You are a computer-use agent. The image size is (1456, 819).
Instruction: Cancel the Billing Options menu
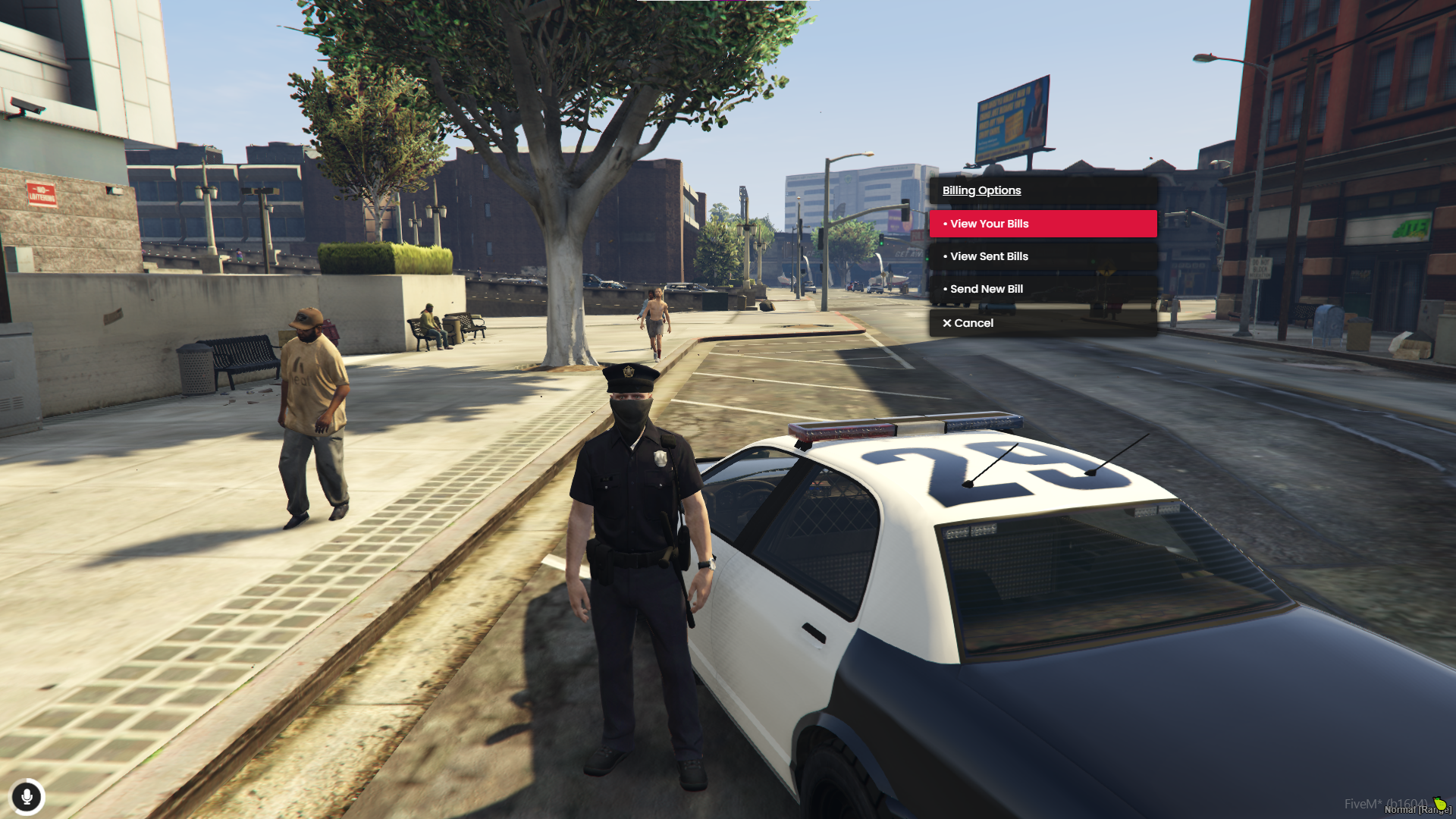click(1042, 323)
